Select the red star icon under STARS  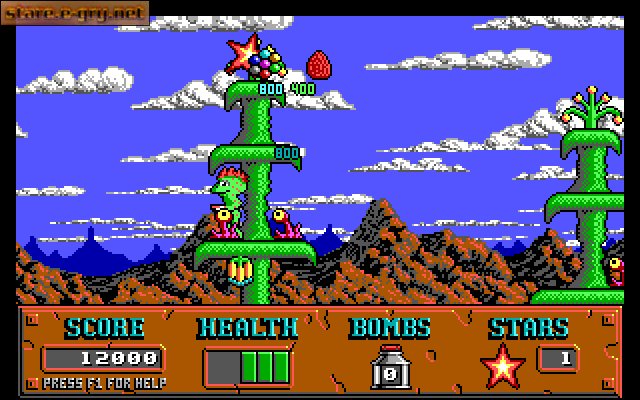(x=502, y=365)
